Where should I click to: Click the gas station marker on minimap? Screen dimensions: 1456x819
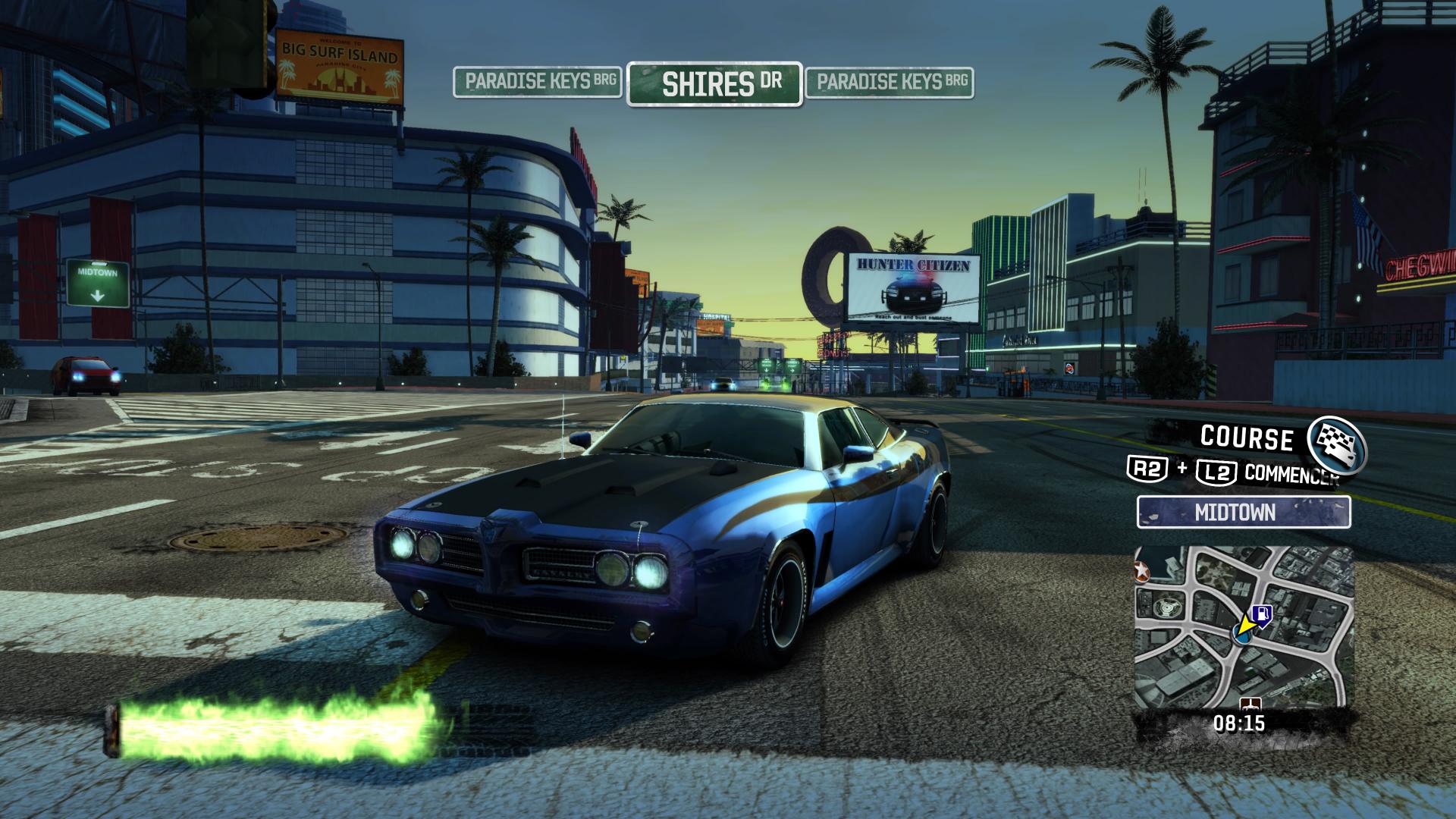click(1262, 613)
